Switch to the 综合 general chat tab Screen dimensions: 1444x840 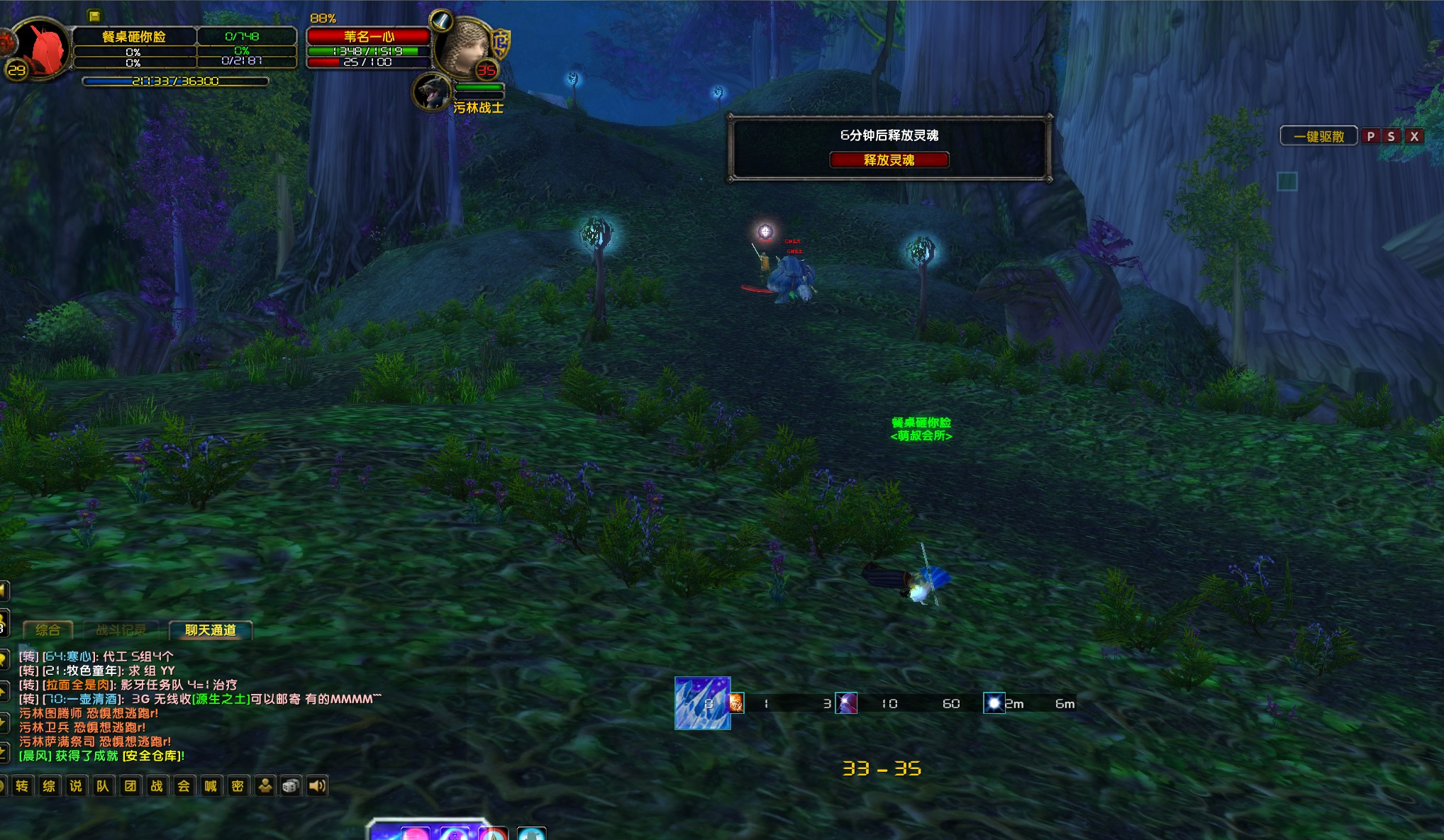click(48, 629)
